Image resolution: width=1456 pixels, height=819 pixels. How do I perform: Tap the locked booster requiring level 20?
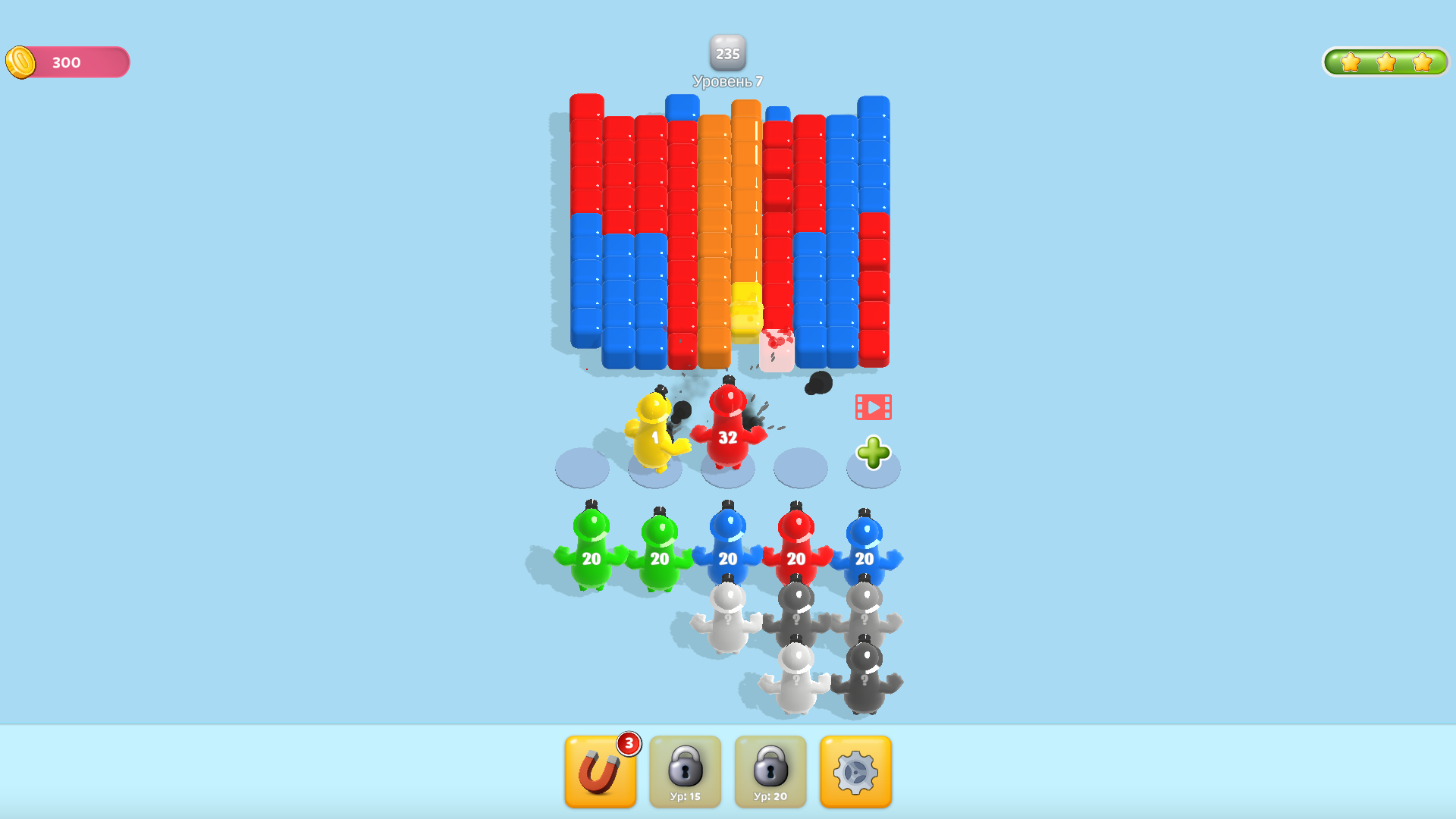point(770,770)
